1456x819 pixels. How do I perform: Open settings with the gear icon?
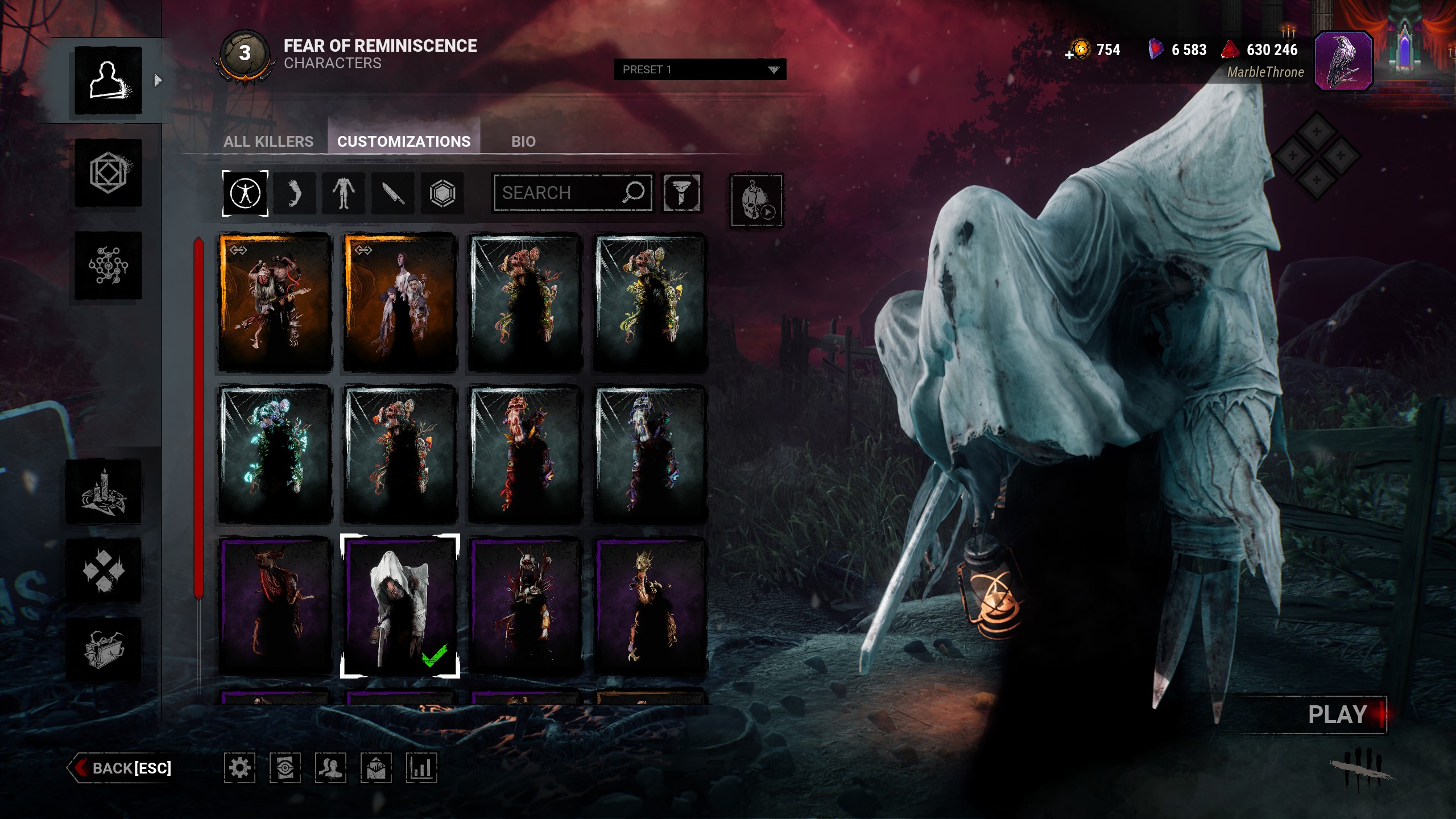pos(239,768)
